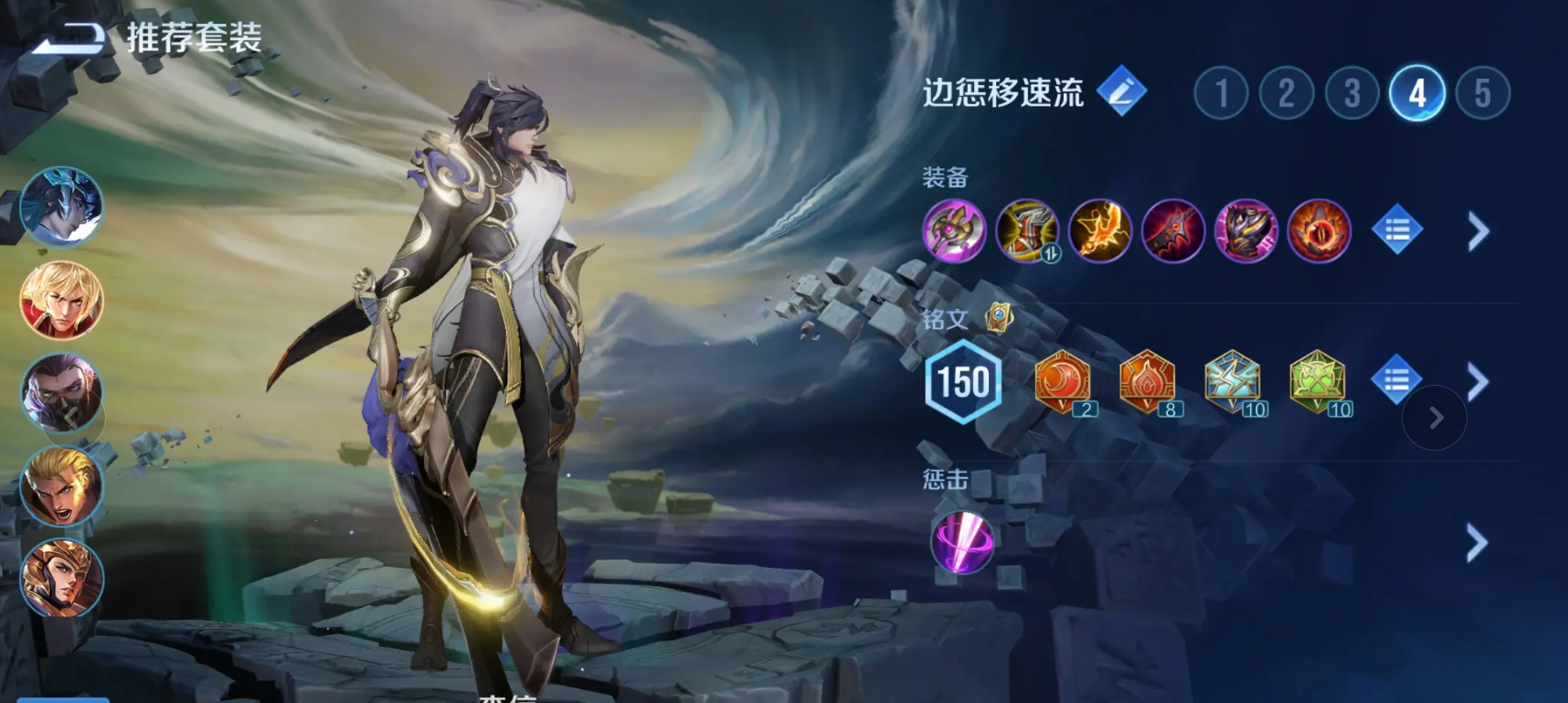The image size is (1568, 703).
Task: Open the flaming orange sword item icon
Action: pyautogui.click(x=1099, y=230)
